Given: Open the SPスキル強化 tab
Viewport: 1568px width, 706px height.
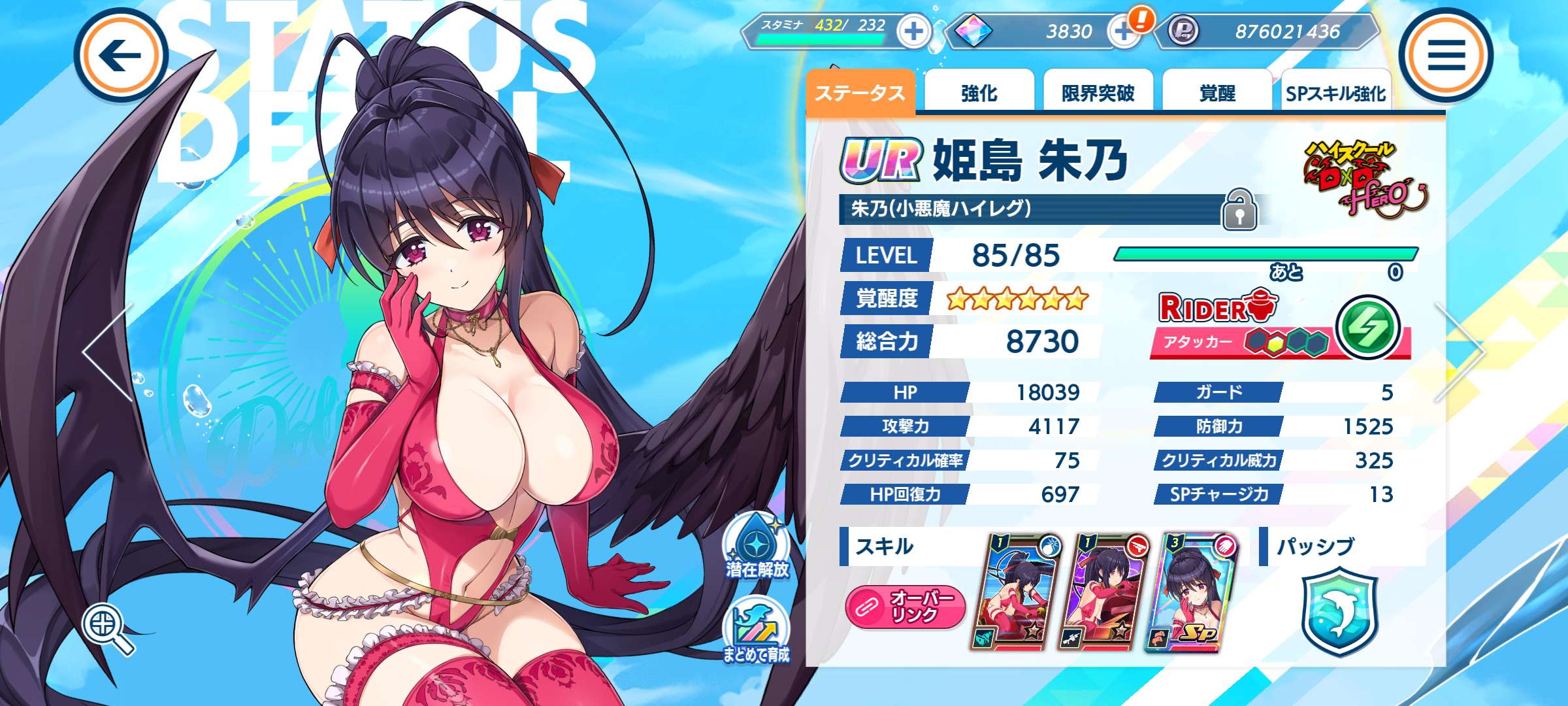Looking at the screenshot, I should [1335, 93].
